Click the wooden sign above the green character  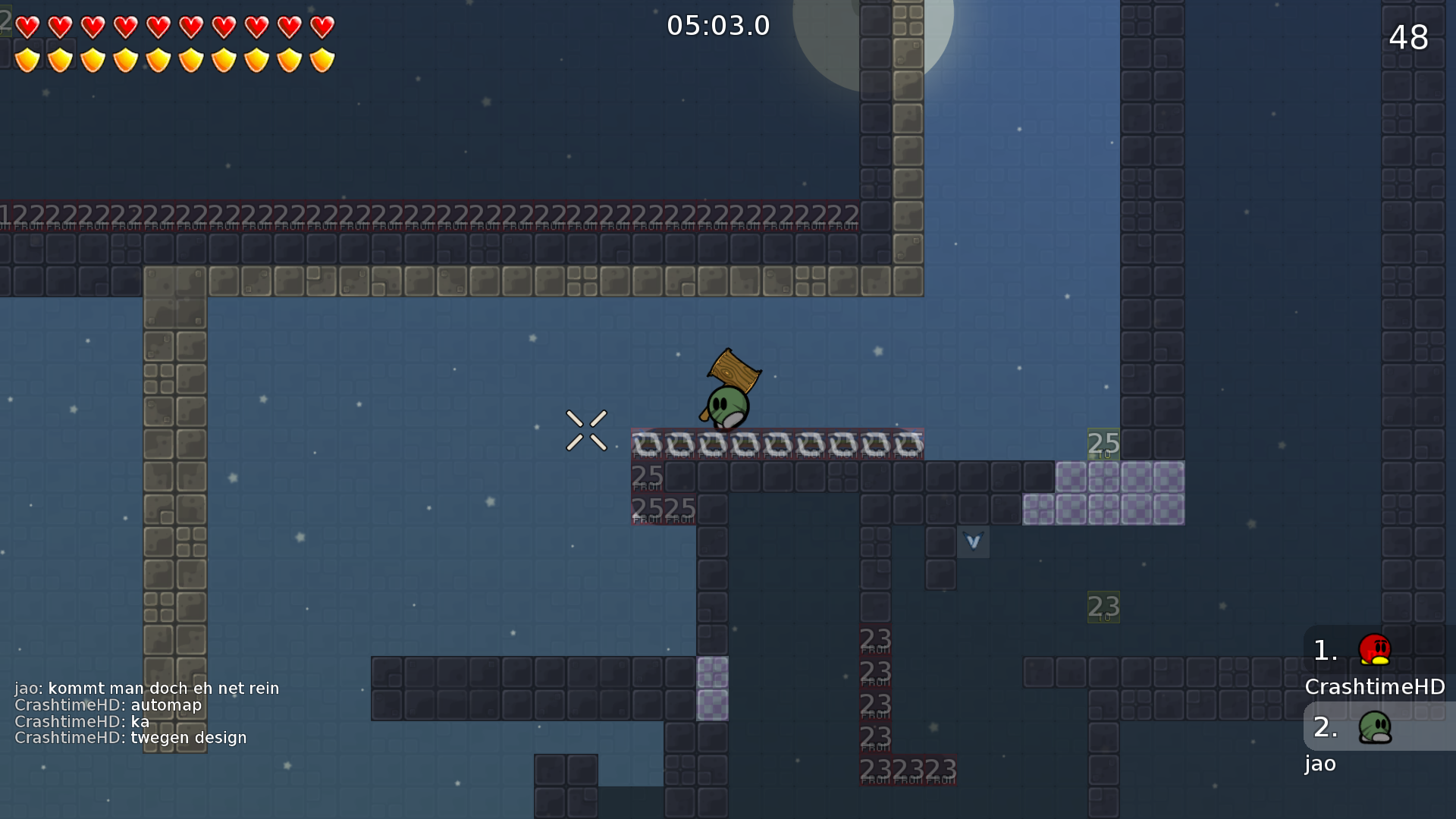click(733, 372)
